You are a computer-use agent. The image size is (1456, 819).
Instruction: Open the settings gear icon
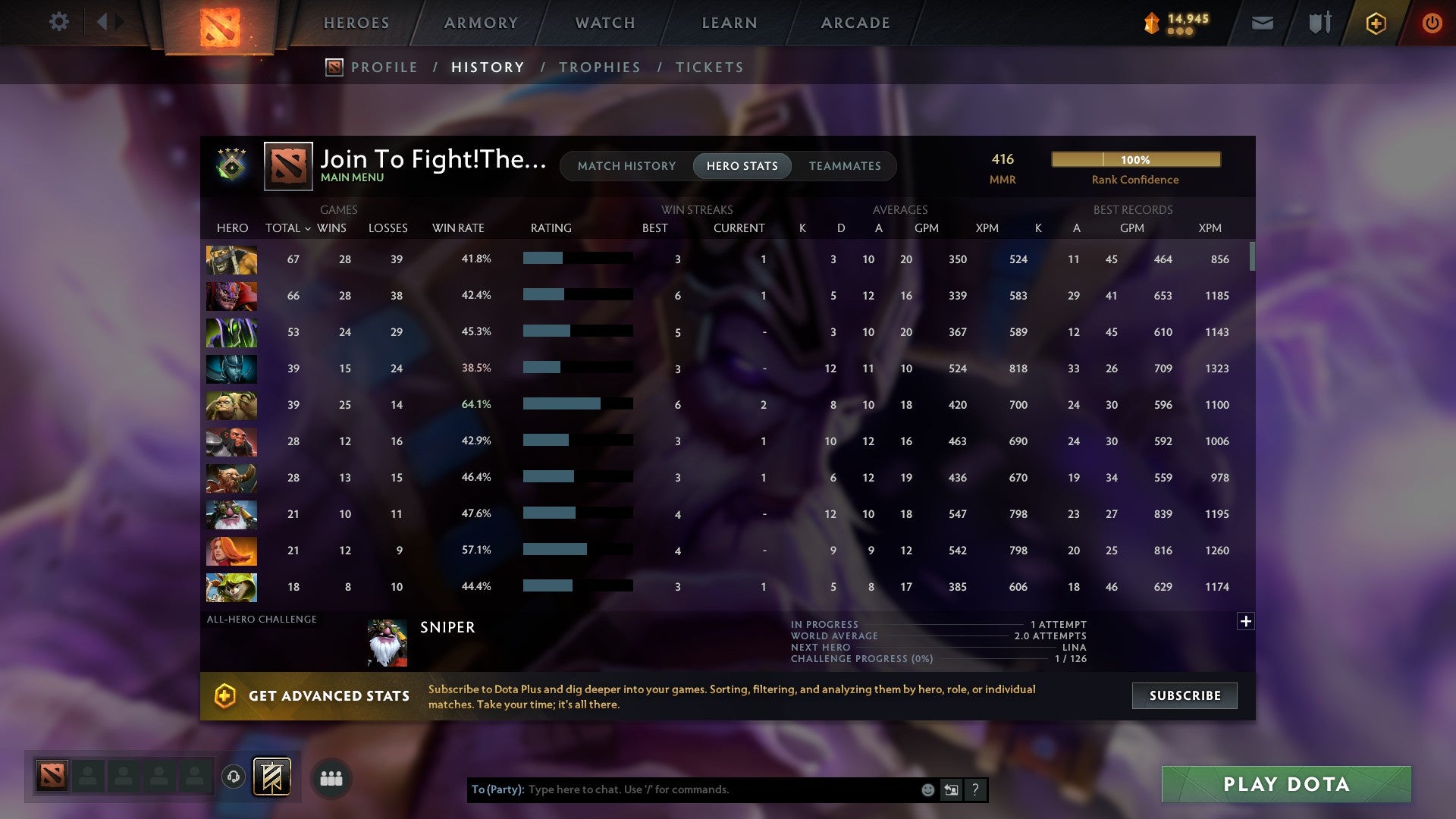[x=59, y=22]
